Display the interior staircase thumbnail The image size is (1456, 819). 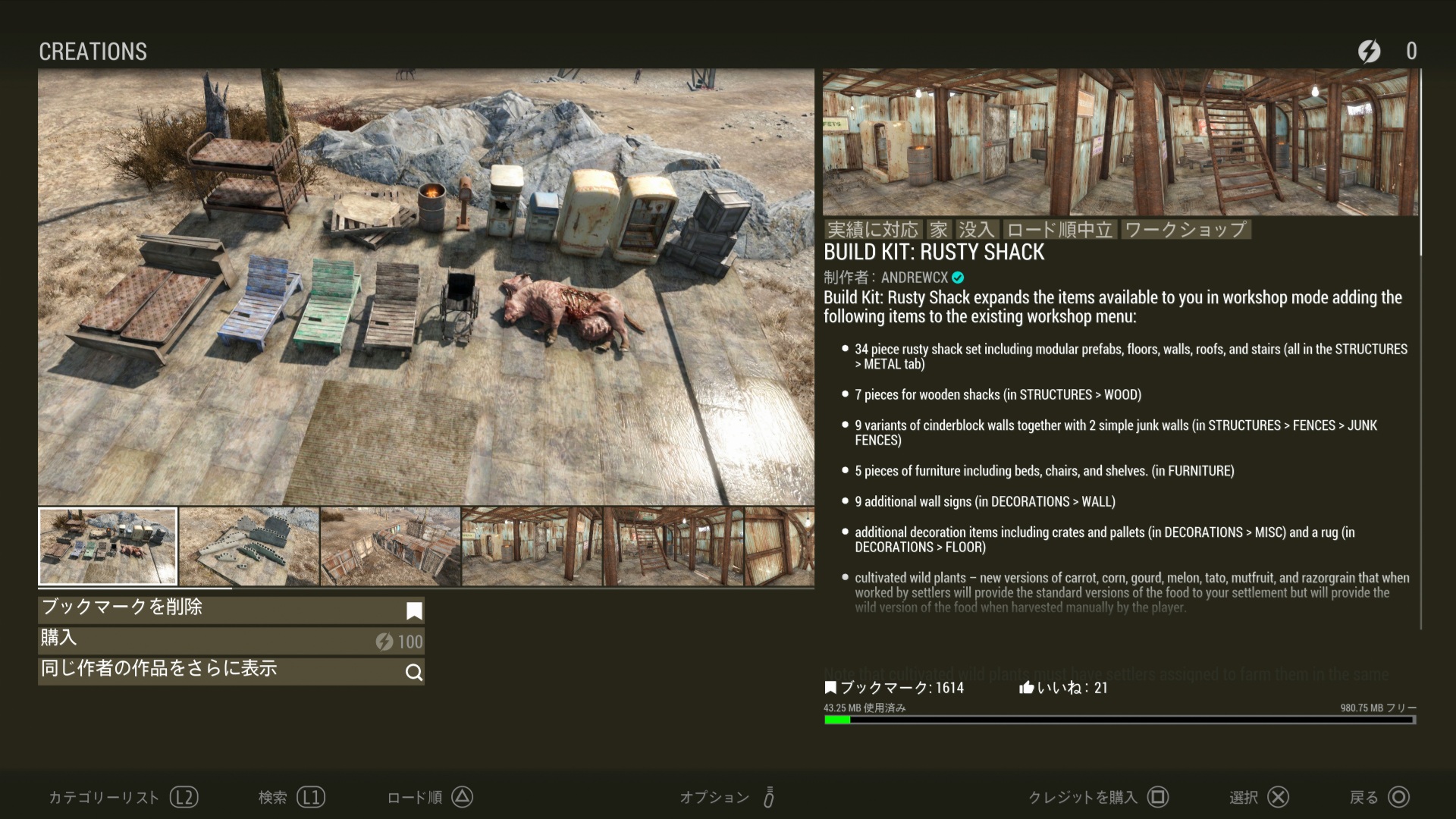coord(673,546)
